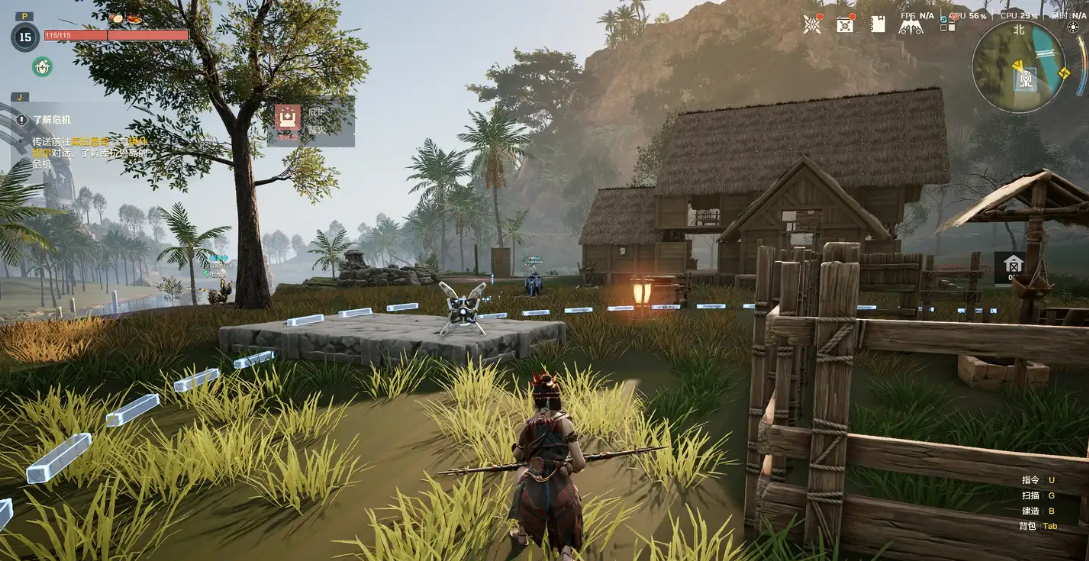This screenshot has width=1089, height=561.
Task: Click the red shelter campfire notification icon
Action: pyautogui.click(x=288, y=119)
